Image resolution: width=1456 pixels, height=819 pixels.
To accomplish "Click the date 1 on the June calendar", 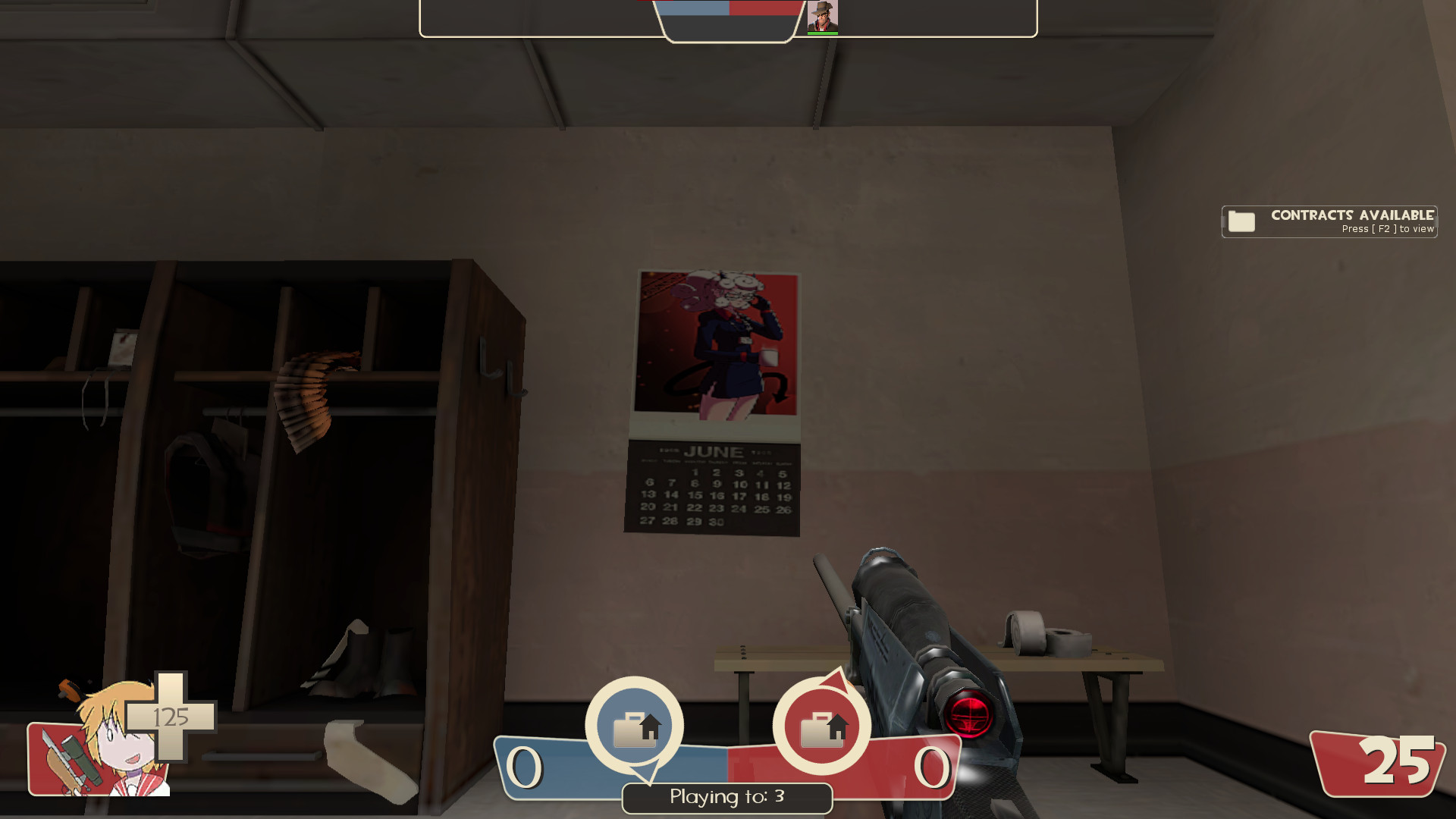I will (x=695, y=472).
